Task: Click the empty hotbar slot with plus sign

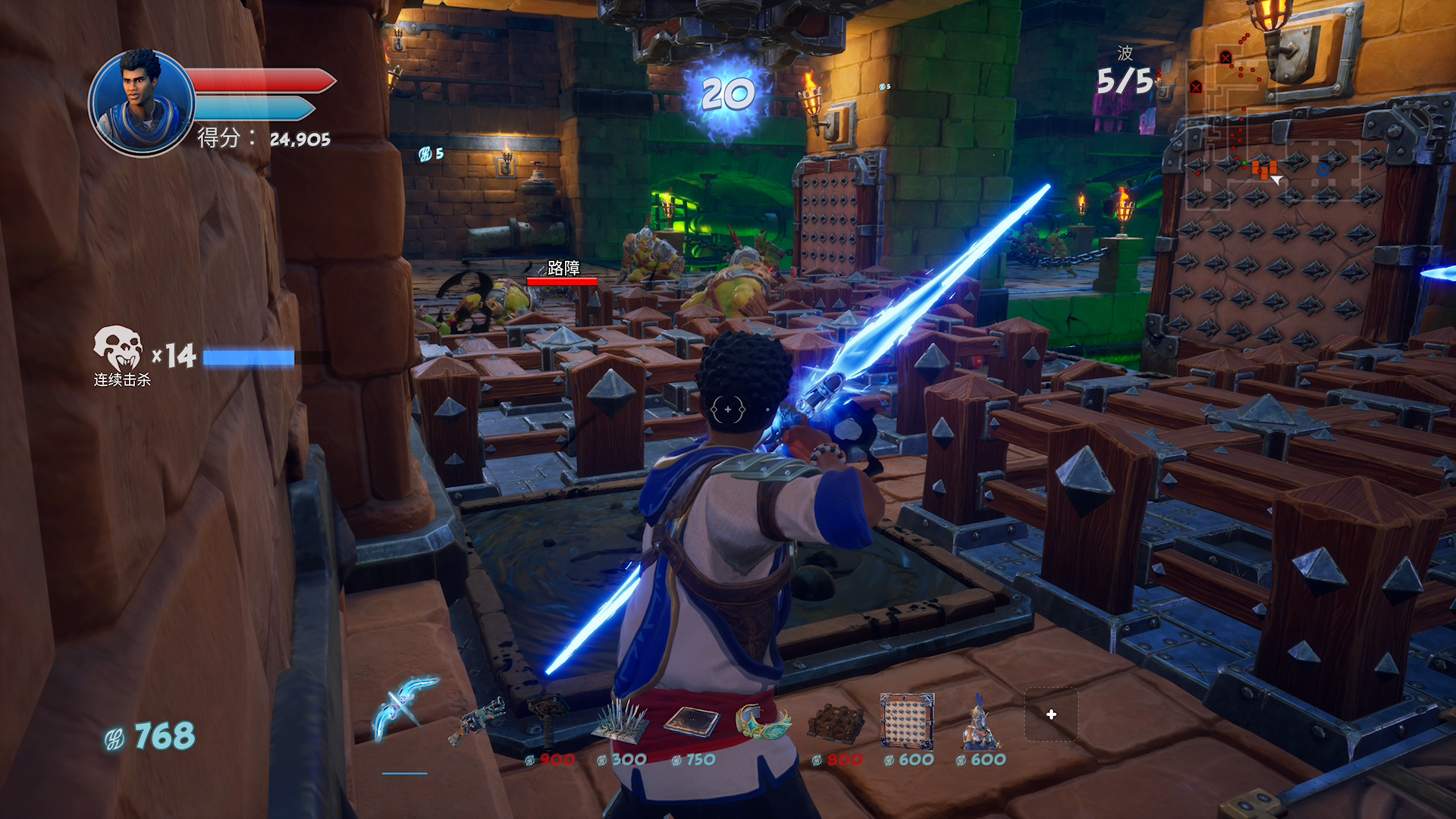Action: point(1051,714)
